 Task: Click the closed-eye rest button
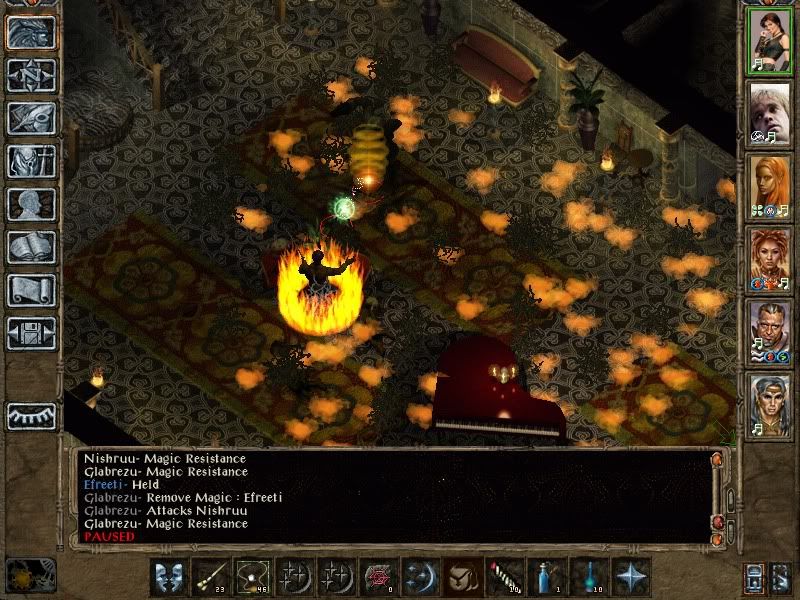click(x=31, y=415)
